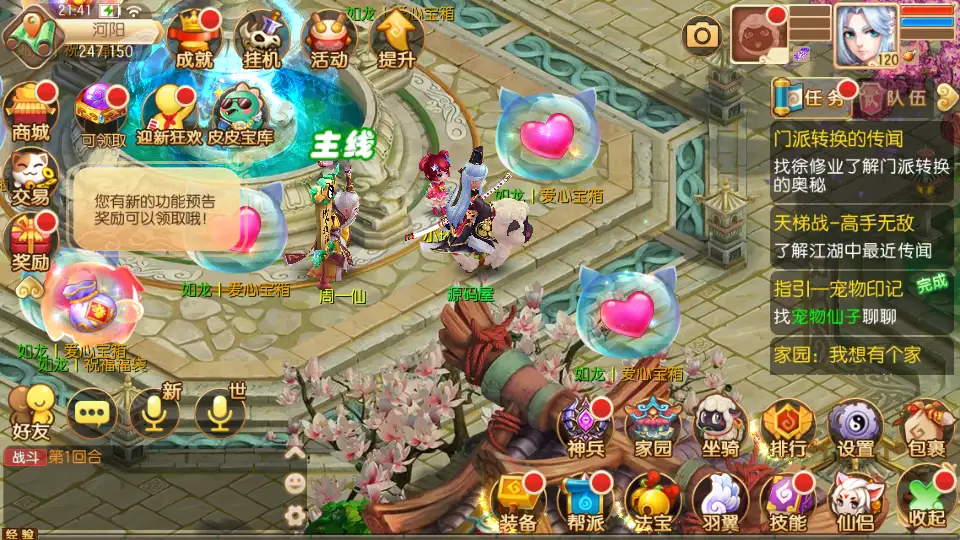
Task: Collapse the menu with 收起 button
Action: 923,500
